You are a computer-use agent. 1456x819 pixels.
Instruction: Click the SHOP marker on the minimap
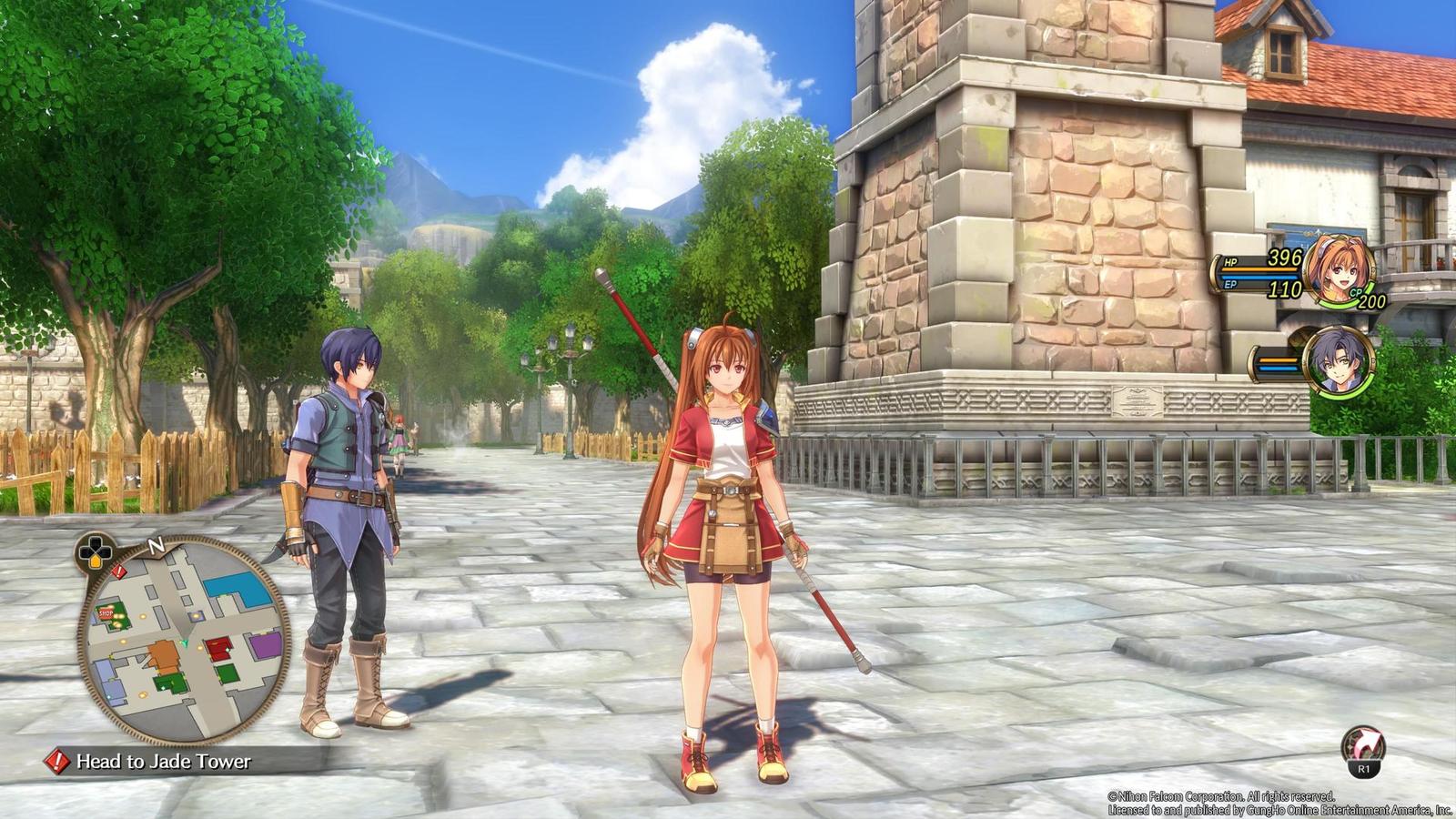coord(106,613)
